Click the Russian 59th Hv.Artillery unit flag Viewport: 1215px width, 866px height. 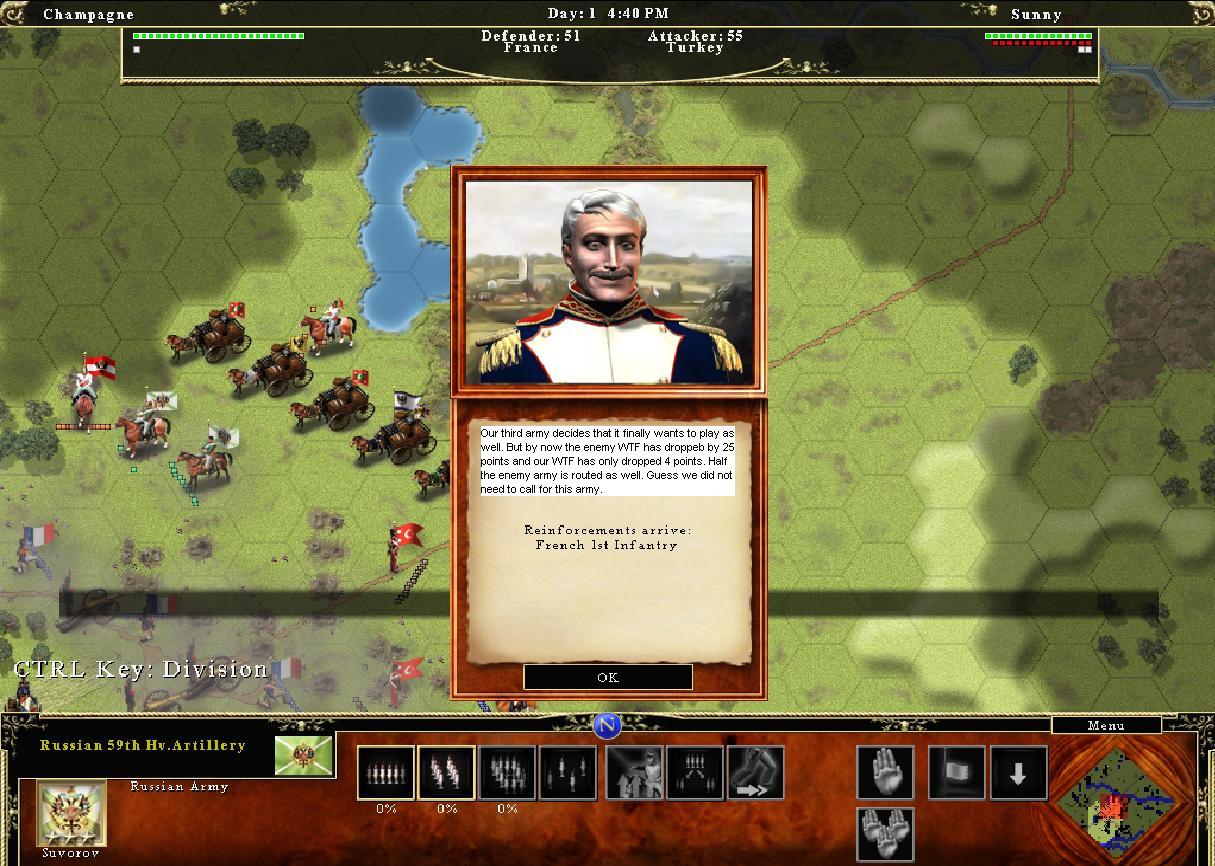304,756
